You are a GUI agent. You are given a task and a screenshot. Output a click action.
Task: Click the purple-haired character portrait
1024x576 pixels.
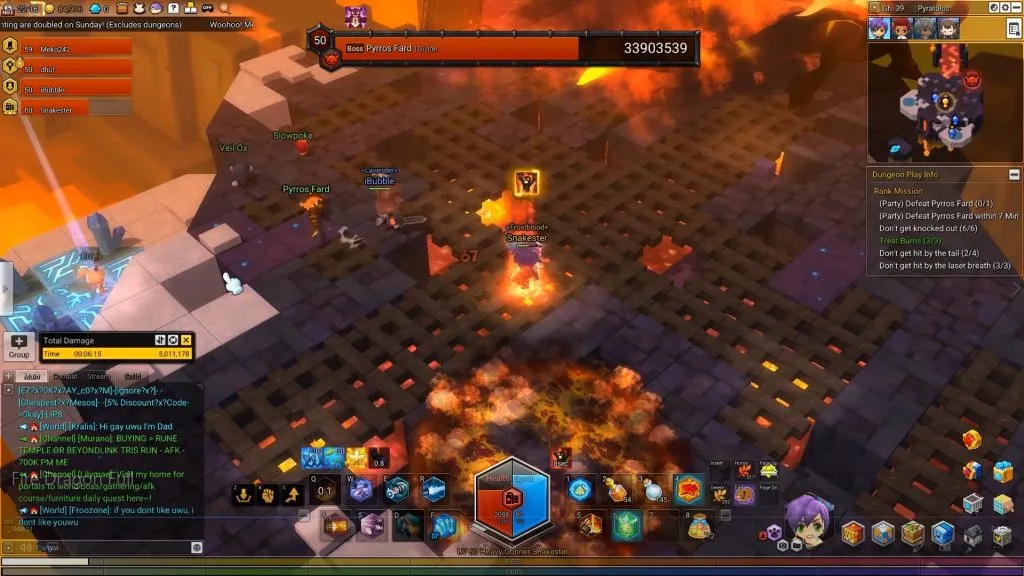coord(808,520)
